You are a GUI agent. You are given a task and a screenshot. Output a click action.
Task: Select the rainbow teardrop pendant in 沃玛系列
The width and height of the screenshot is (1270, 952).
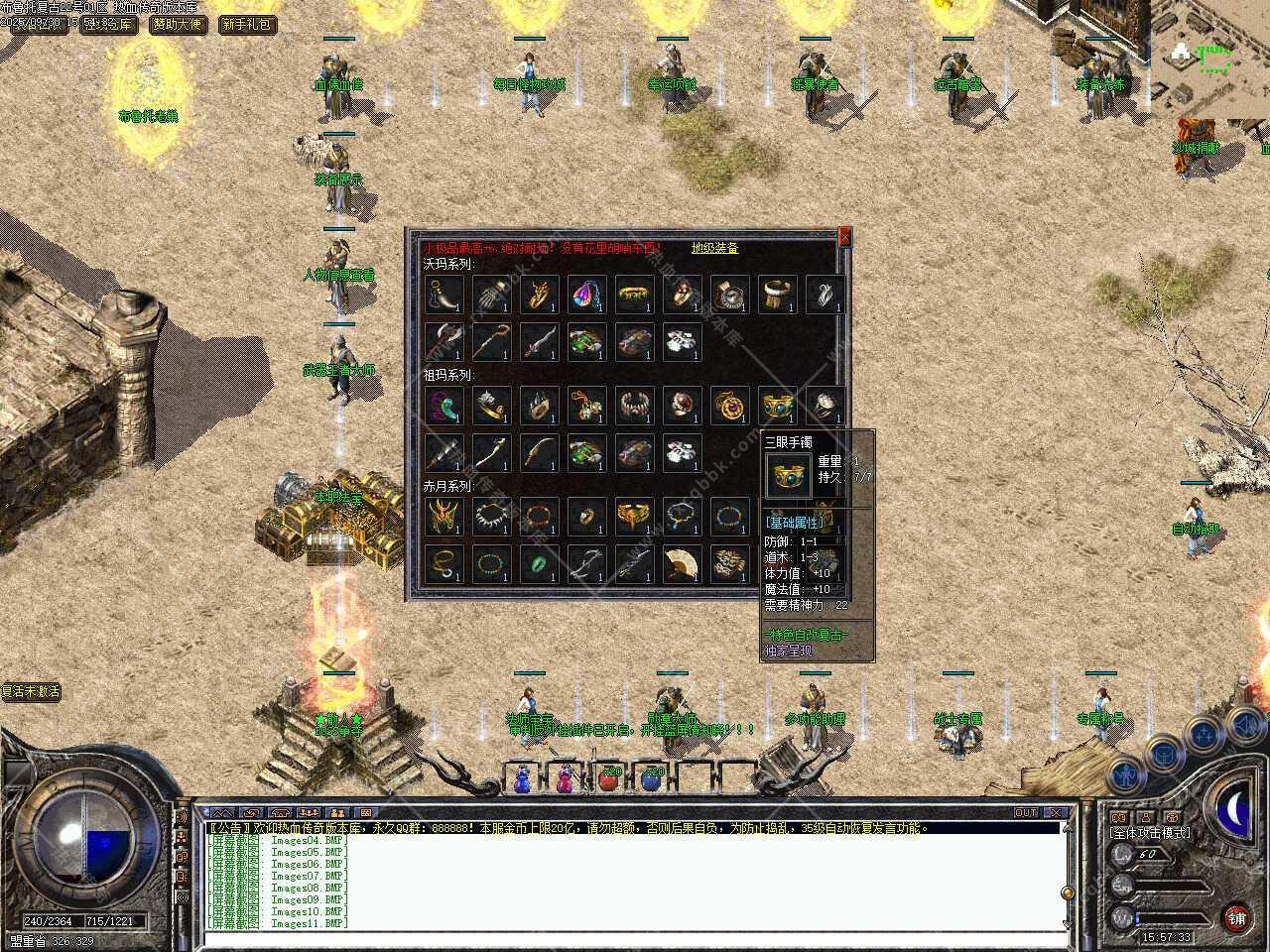[x=584, y=294]
